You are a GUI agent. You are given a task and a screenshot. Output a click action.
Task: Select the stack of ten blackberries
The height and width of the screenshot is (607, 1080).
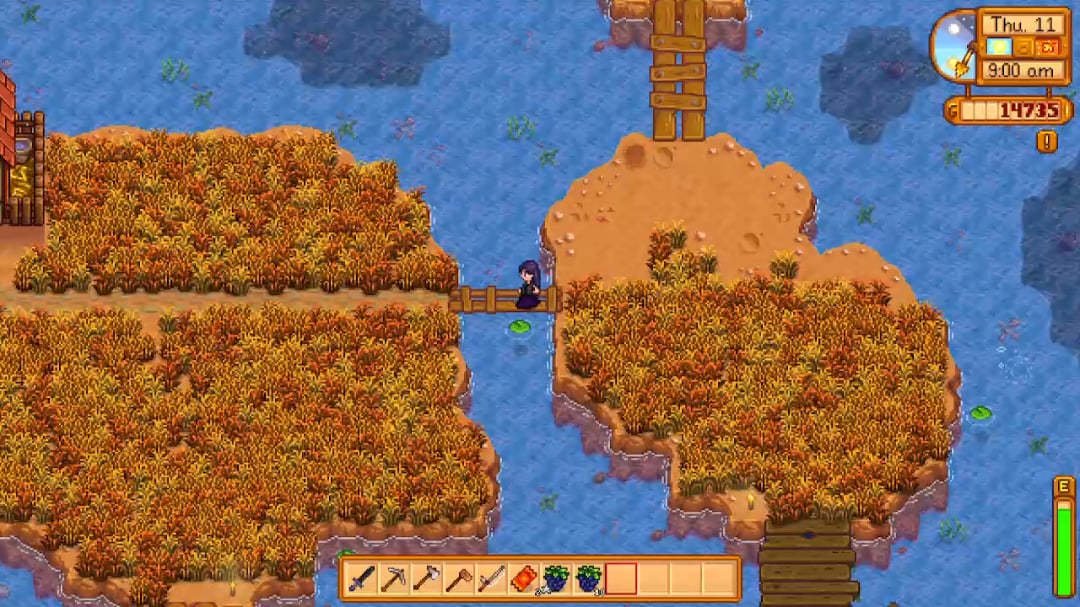[588, 578]
